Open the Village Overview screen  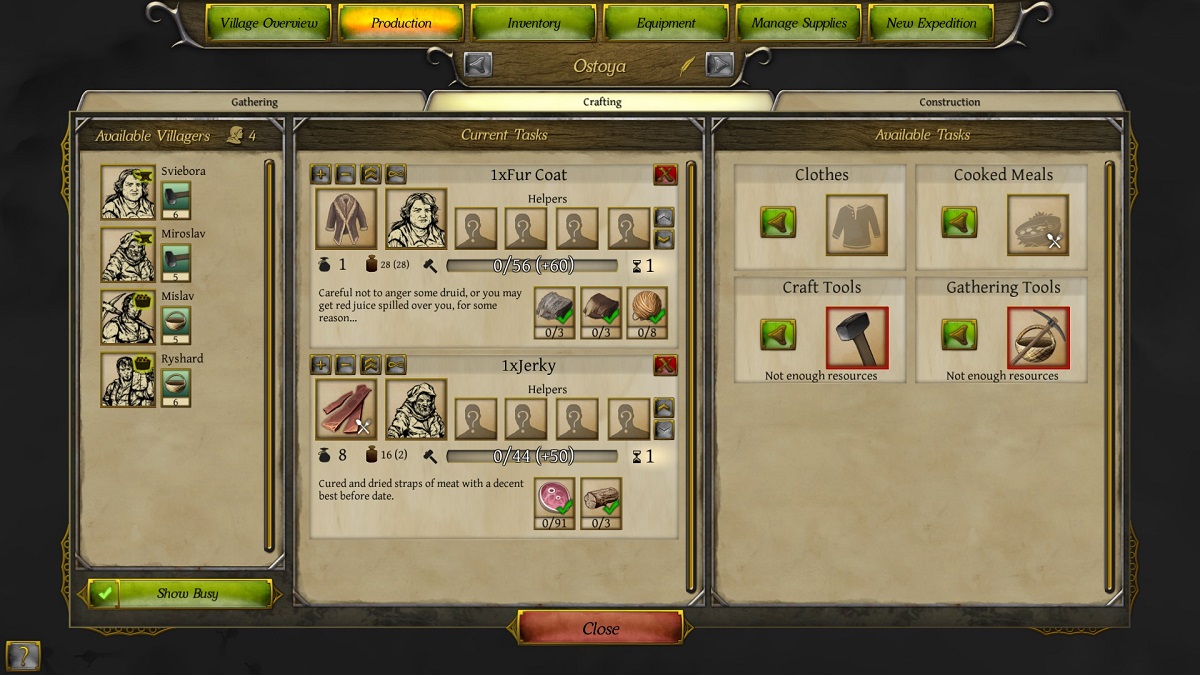point(268,23)
